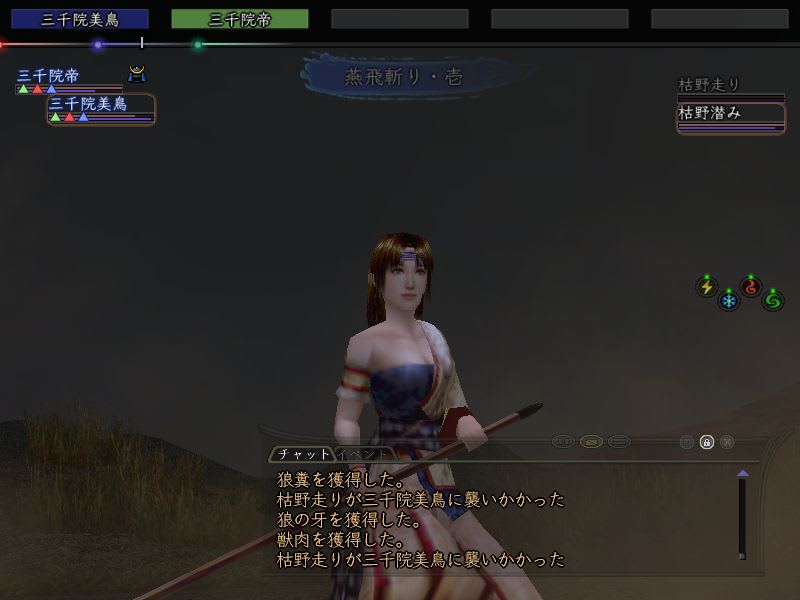This screenshot has height=600, width=800.
Task: Select the 三千院美鳥 turn-order slot in the top bar
Action: click(79, 19)
